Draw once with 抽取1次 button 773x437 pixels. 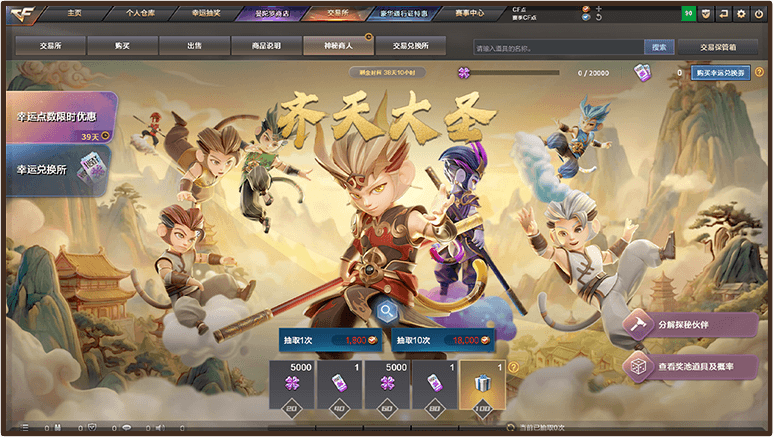click(331, 340)
